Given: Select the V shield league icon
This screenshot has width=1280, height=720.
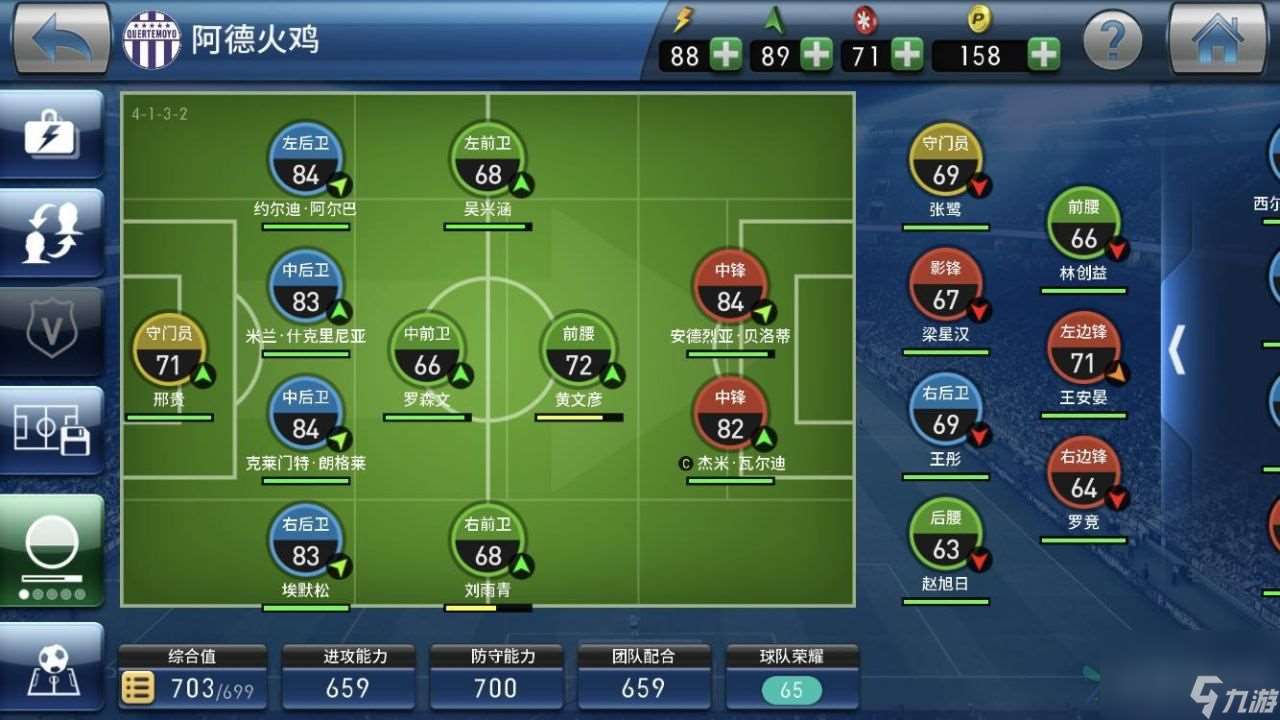Looking at the screenshot, I should (x=51, y=330).
